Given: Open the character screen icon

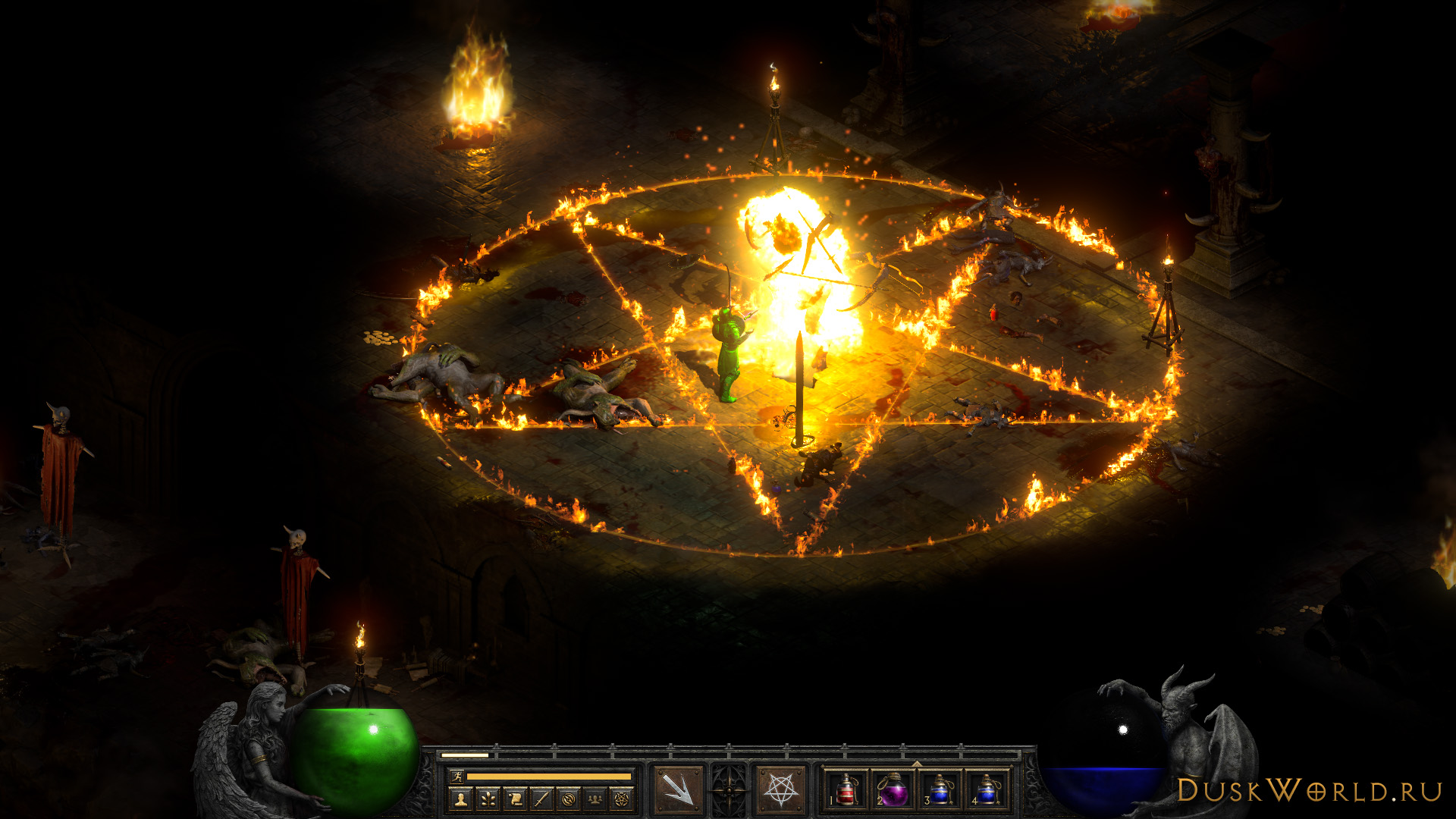Looking at the screenshot, I should [460, 799].
